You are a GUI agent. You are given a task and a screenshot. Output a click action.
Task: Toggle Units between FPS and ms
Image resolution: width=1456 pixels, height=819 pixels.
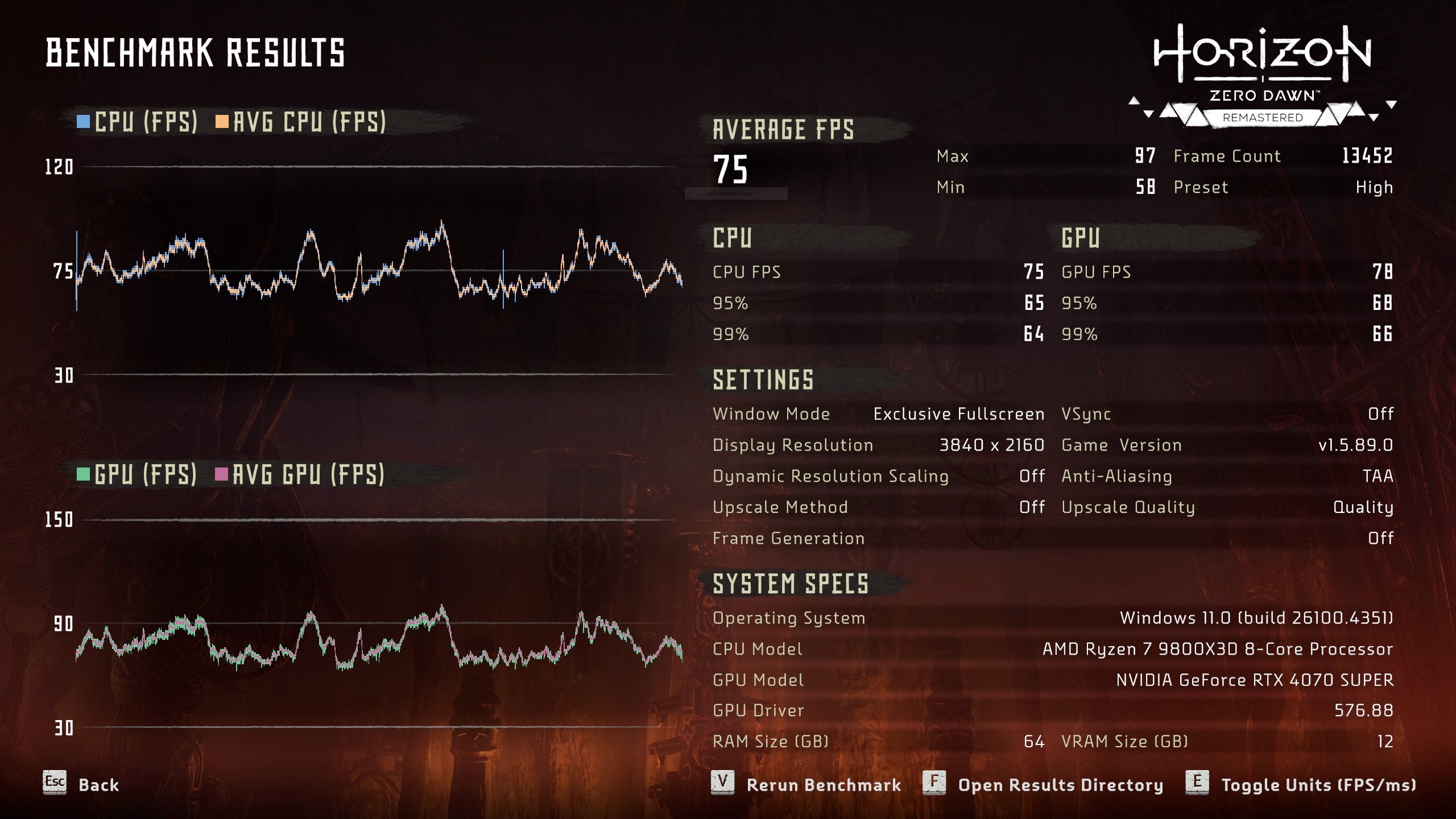point(1318,785)
